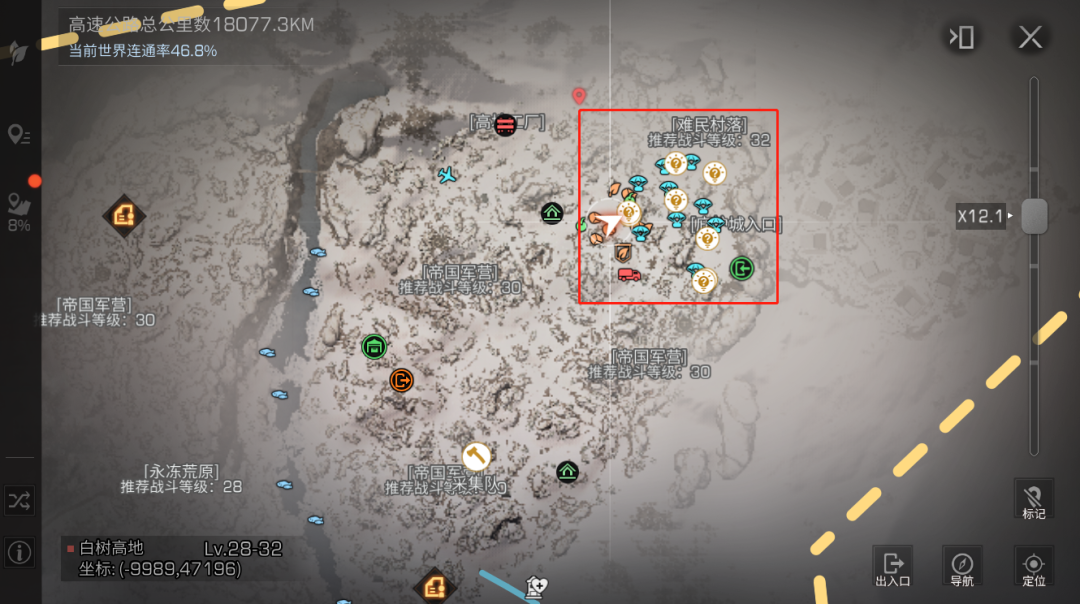The image size is (1080, 604).
Task: Select the blue airplane map marker
Action: point(447,175)
